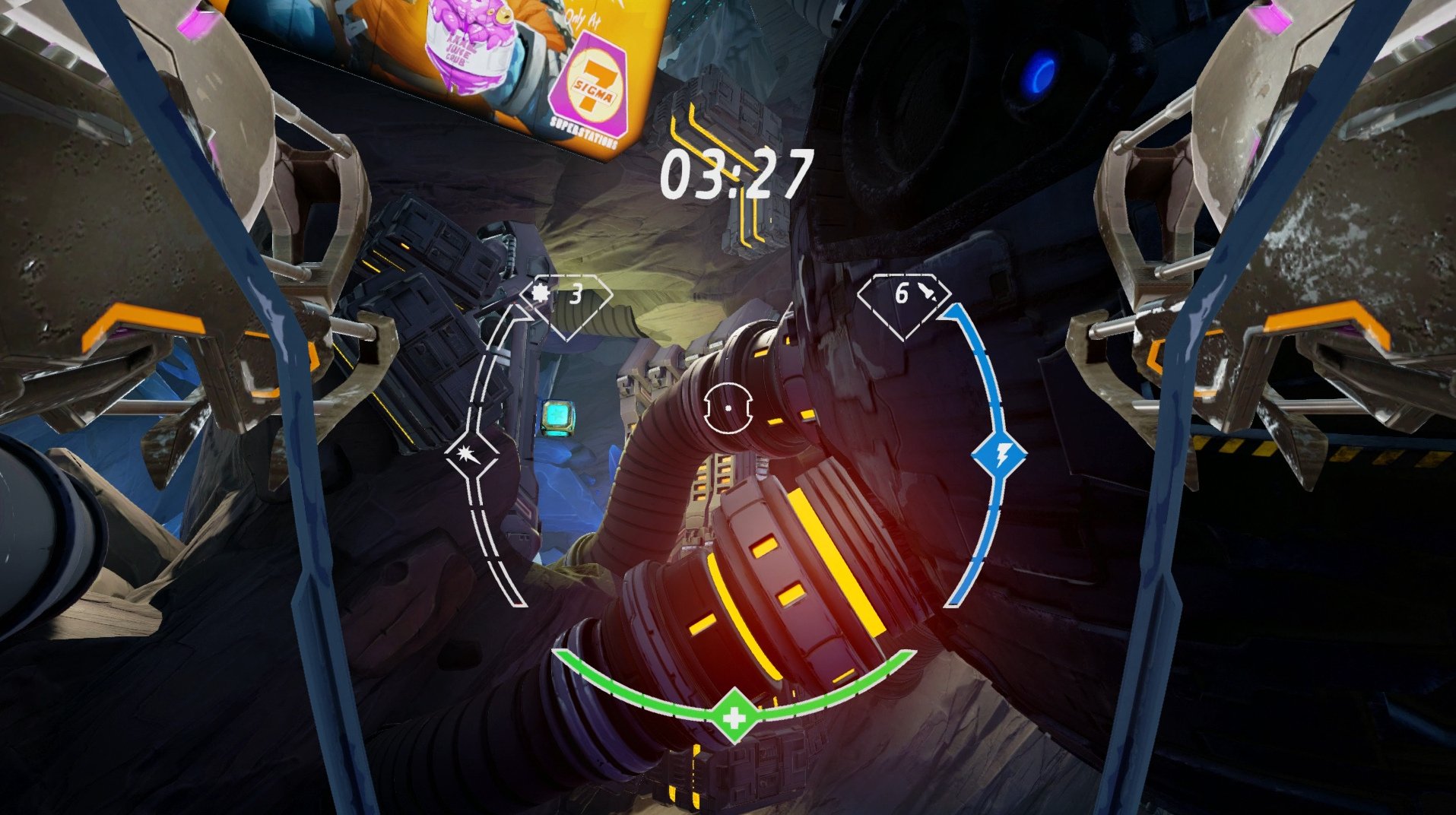Viewport: 1456px width, 815px height.
Task: Click the center targeting reticle
Action: [728, 409]
